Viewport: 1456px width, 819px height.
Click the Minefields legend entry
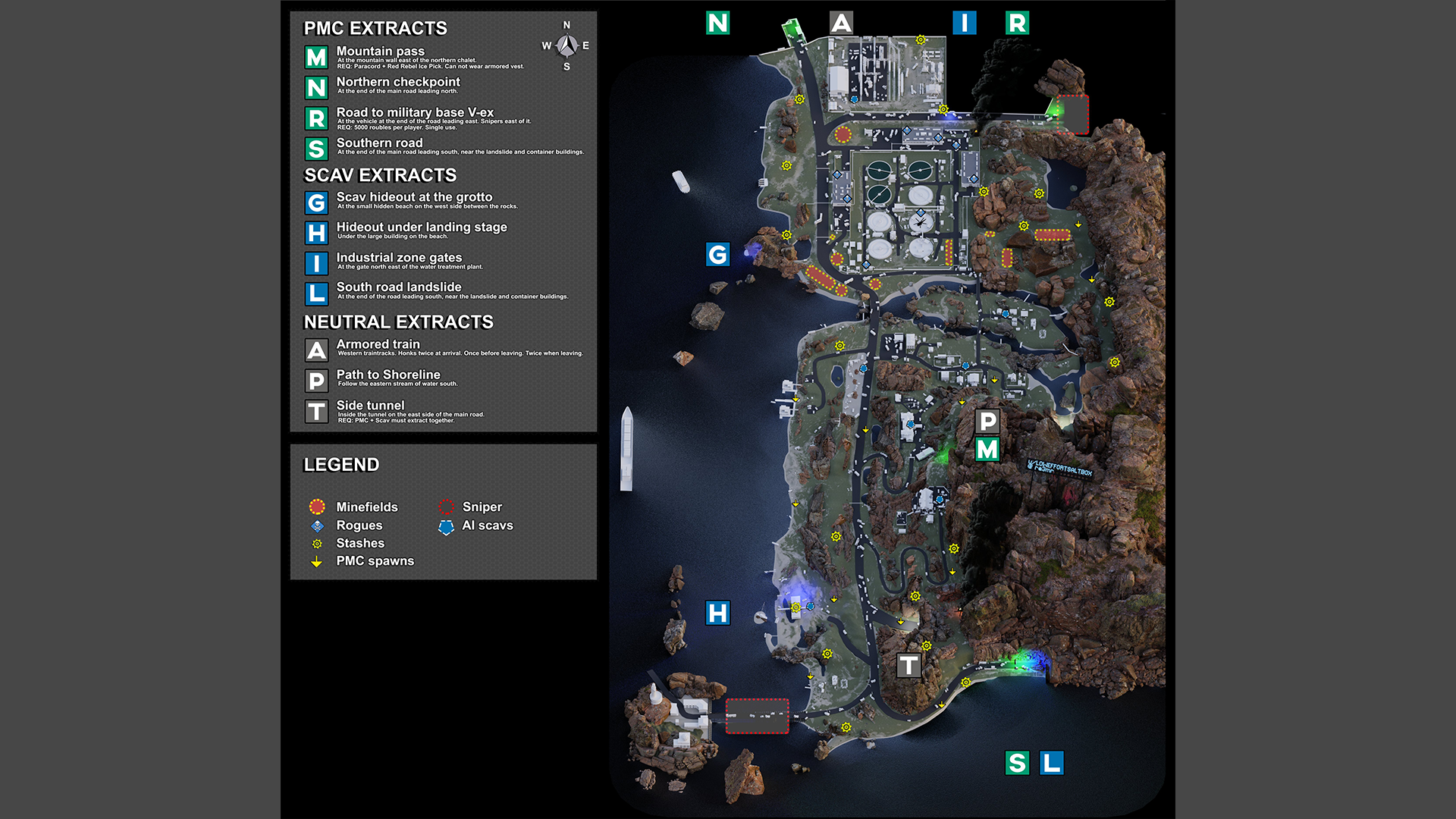point(366,507)
